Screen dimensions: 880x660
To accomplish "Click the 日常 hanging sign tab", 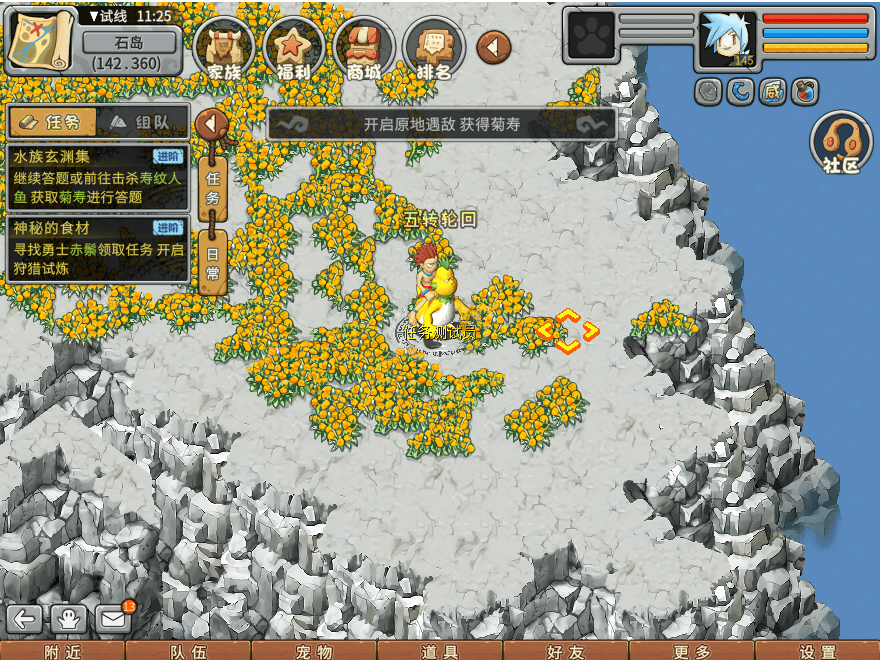I will coord(212,261).
